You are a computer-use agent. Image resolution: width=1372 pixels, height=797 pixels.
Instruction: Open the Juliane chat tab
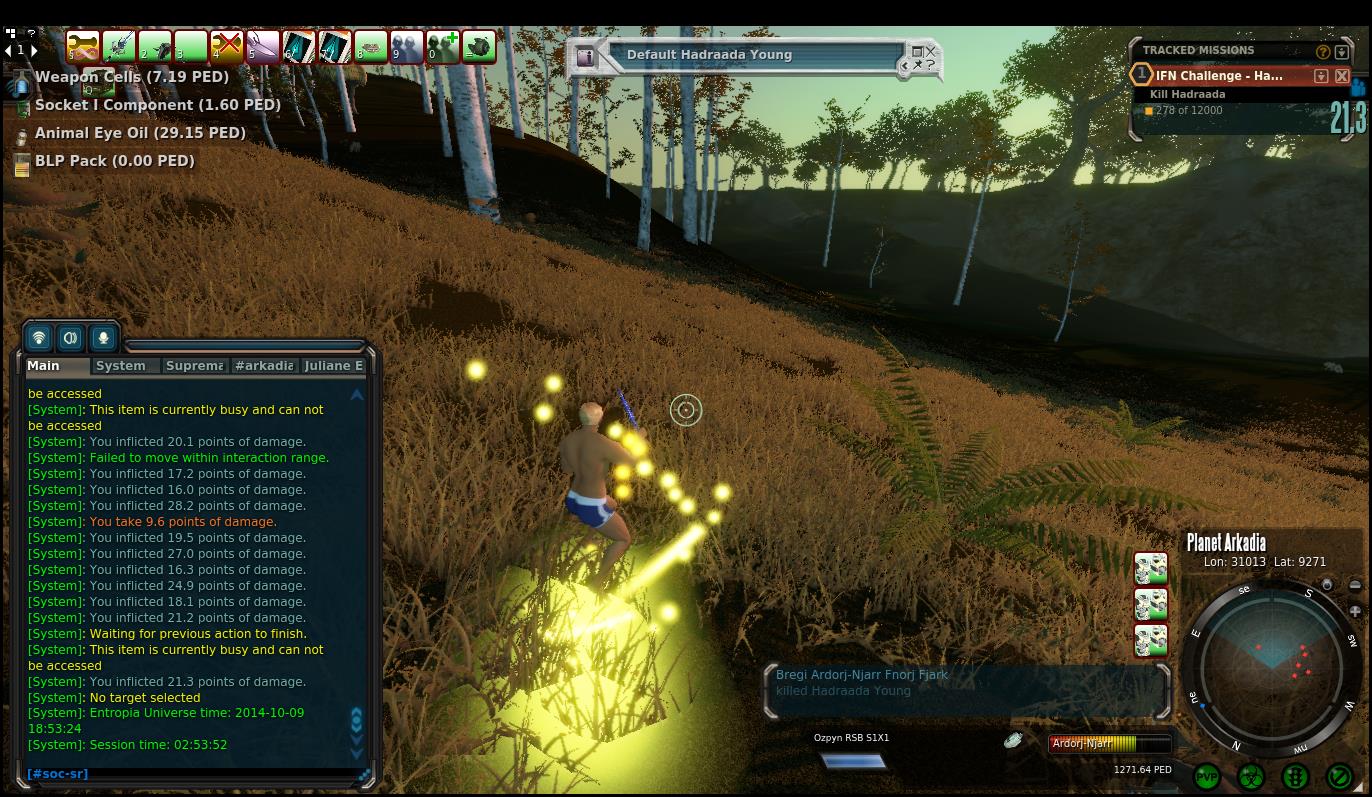(x=333, y=366)
